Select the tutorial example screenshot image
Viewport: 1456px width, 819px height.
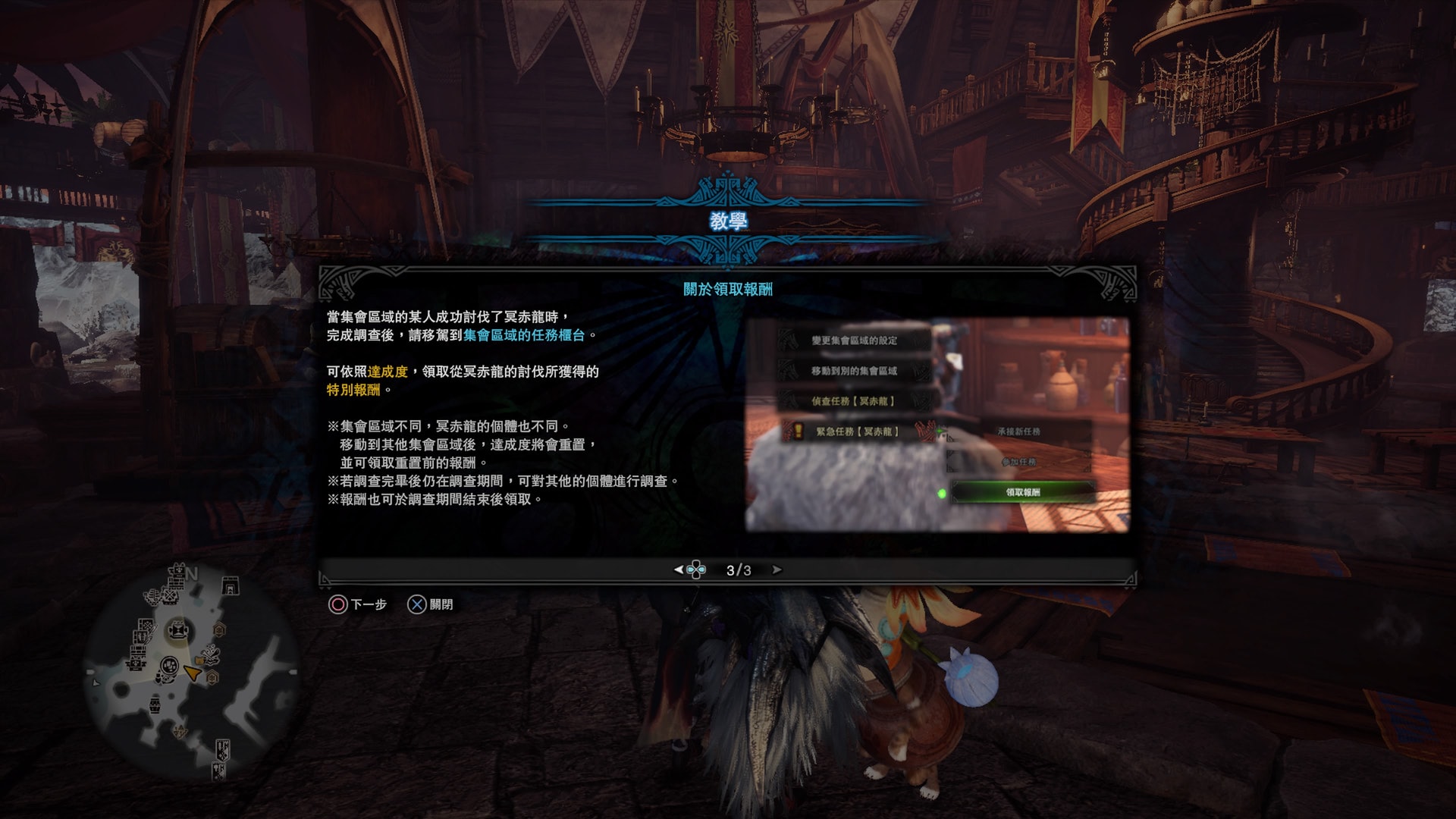(937, 425)
